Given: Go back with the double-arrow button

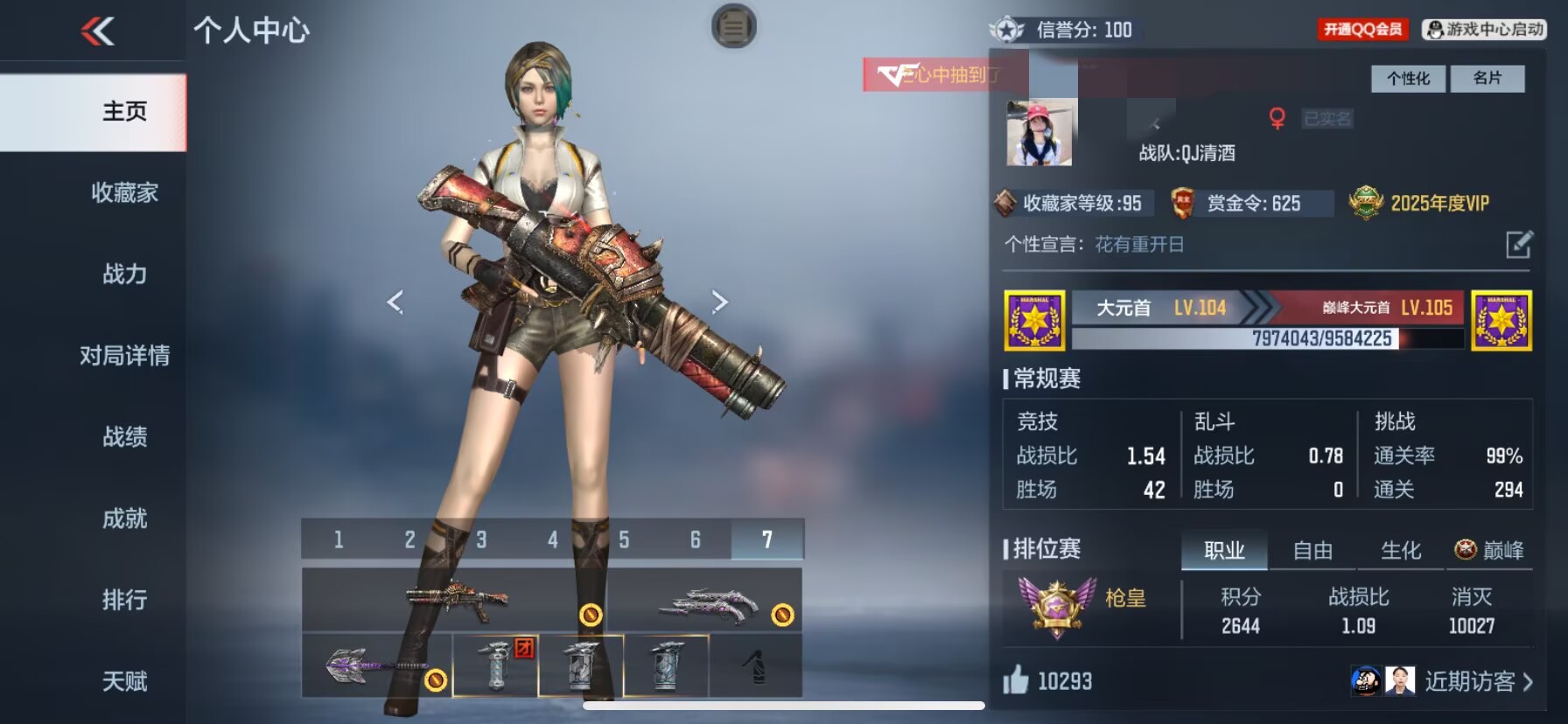Looking at the screenshot, I should pos(98,32).
